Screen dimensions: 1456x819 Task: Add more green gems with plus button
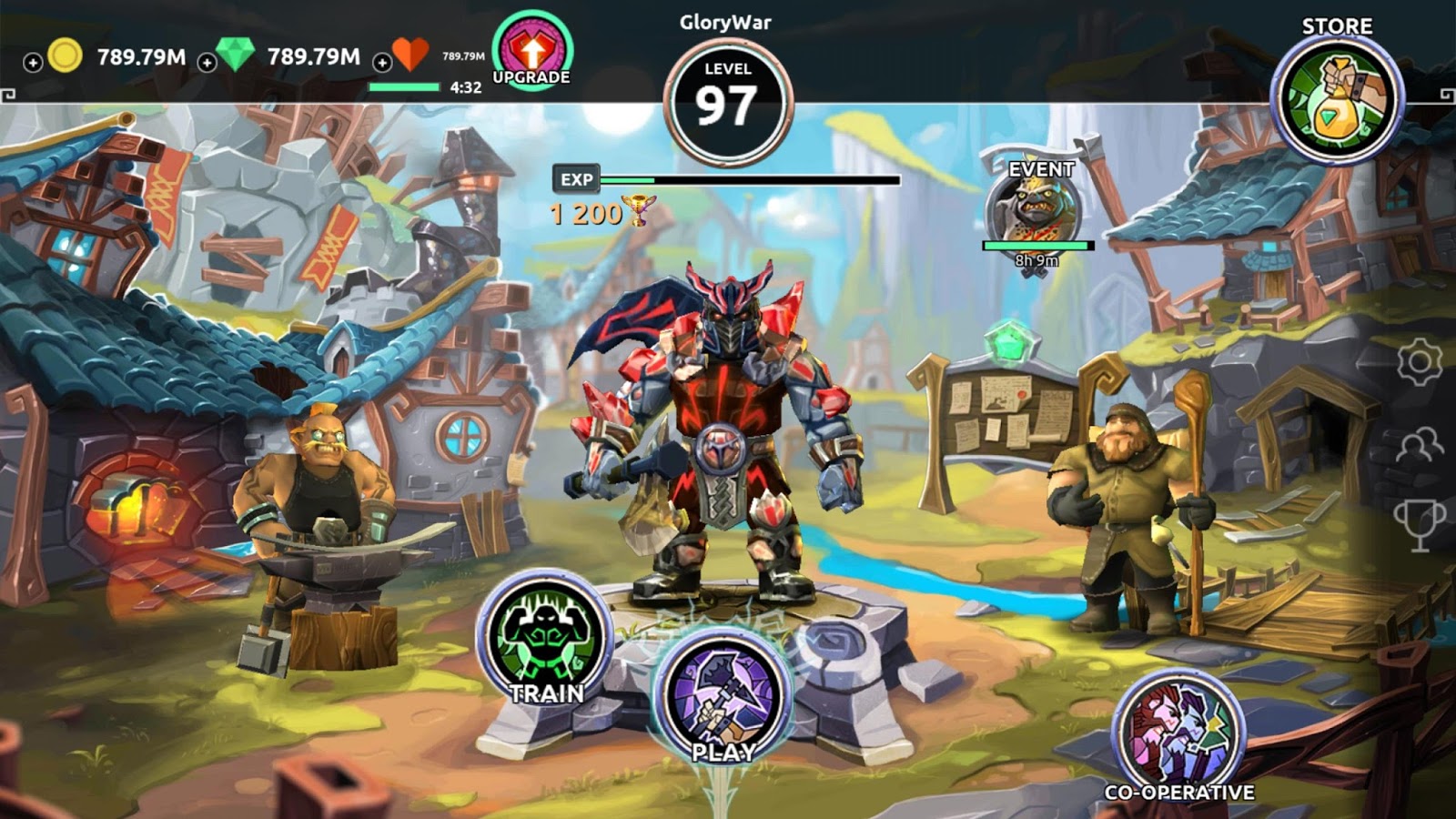[x=207, y=62]
